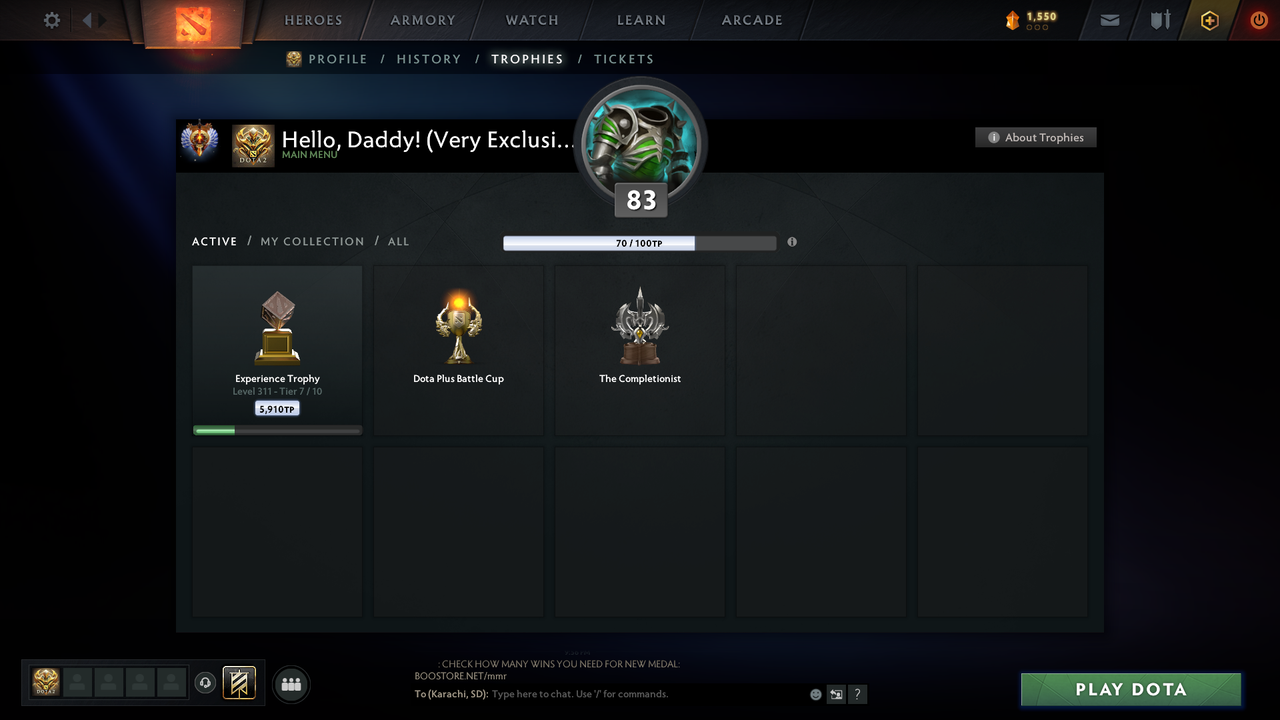The height and width of the screenshot is (720, 1280).
Task: Switch to the MY COLLECTION trophy filter
Action: click(312, 241)
